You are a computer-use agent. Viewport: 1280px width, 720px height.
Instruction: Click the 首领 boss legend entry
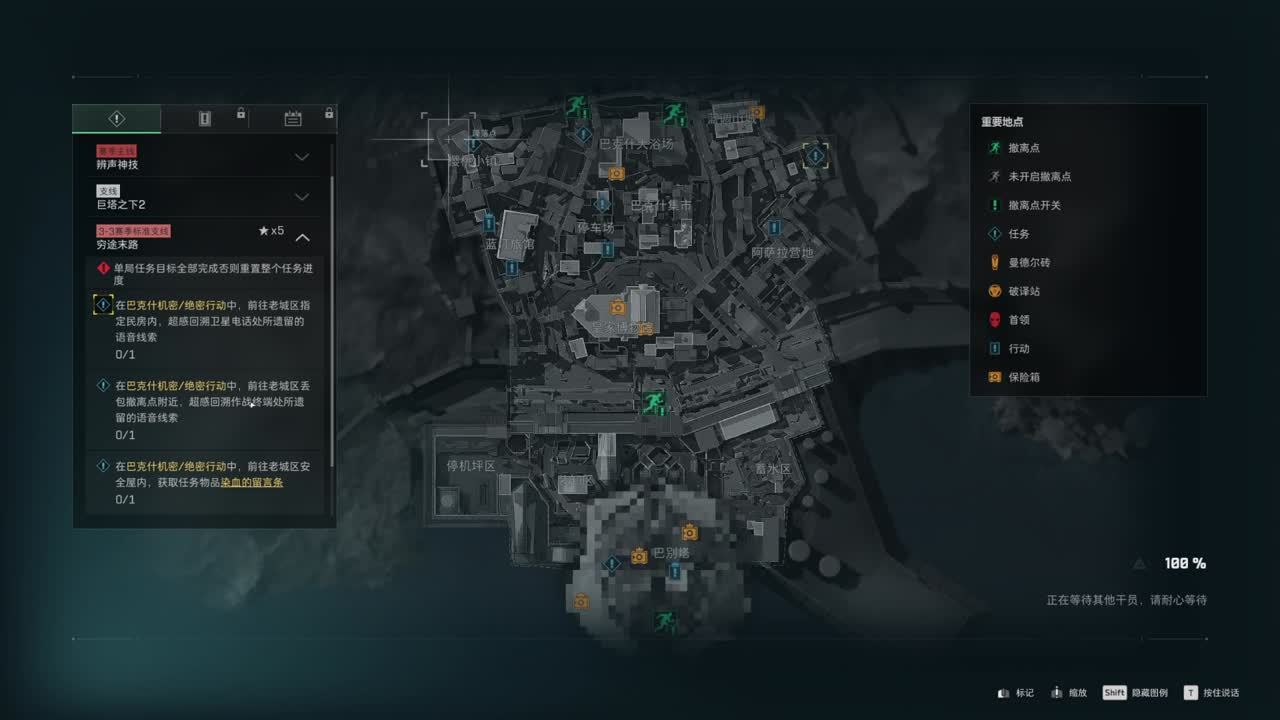(1018, 320)
